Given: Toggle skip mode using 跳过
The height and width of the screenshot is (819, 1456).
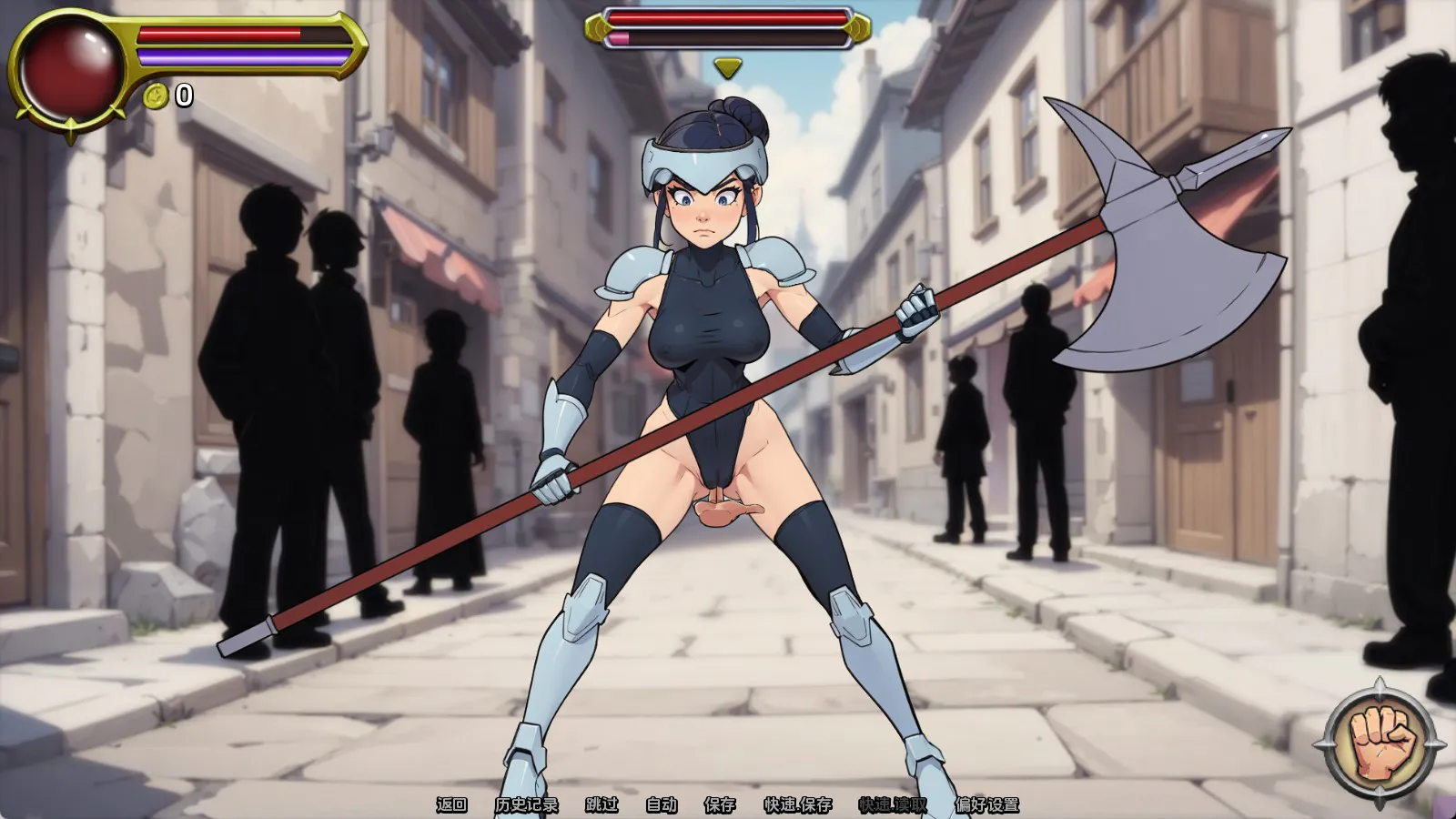Looking at the screenshot, I should coord(602,804).
